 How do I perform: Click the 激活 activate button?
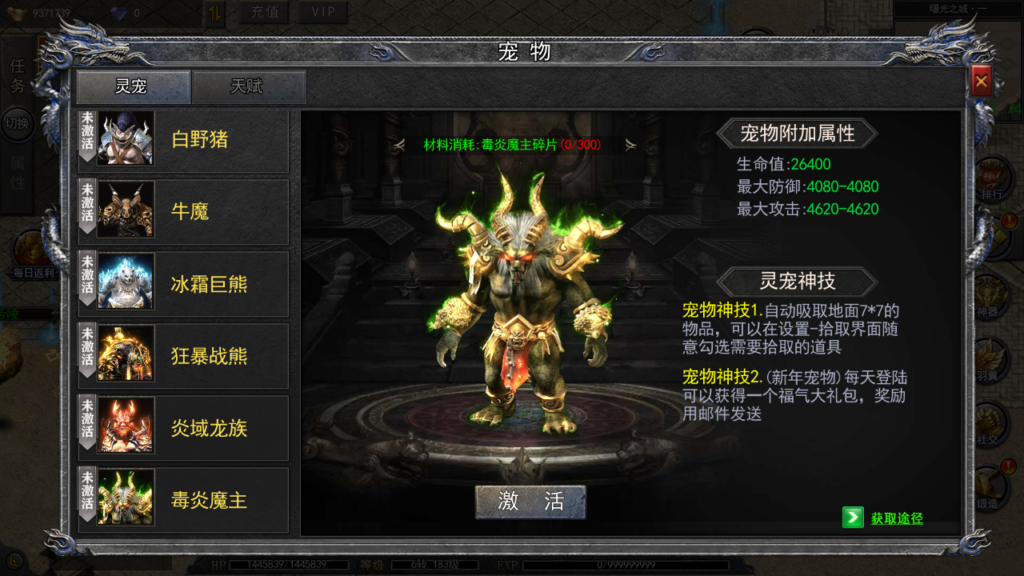click(530, 502)
